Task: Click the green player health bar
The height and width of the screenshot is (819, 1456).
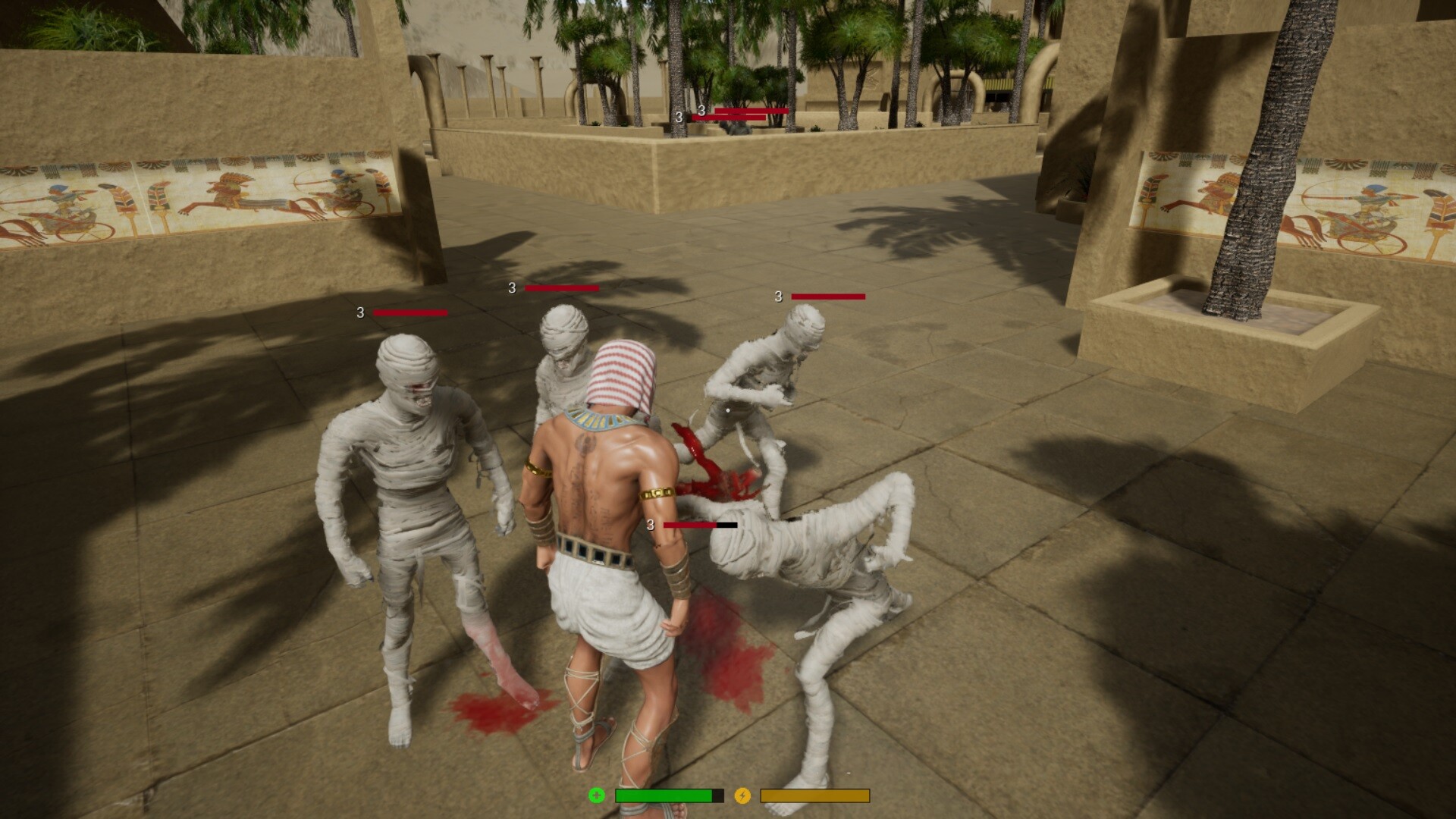Action: click(664, 797)
